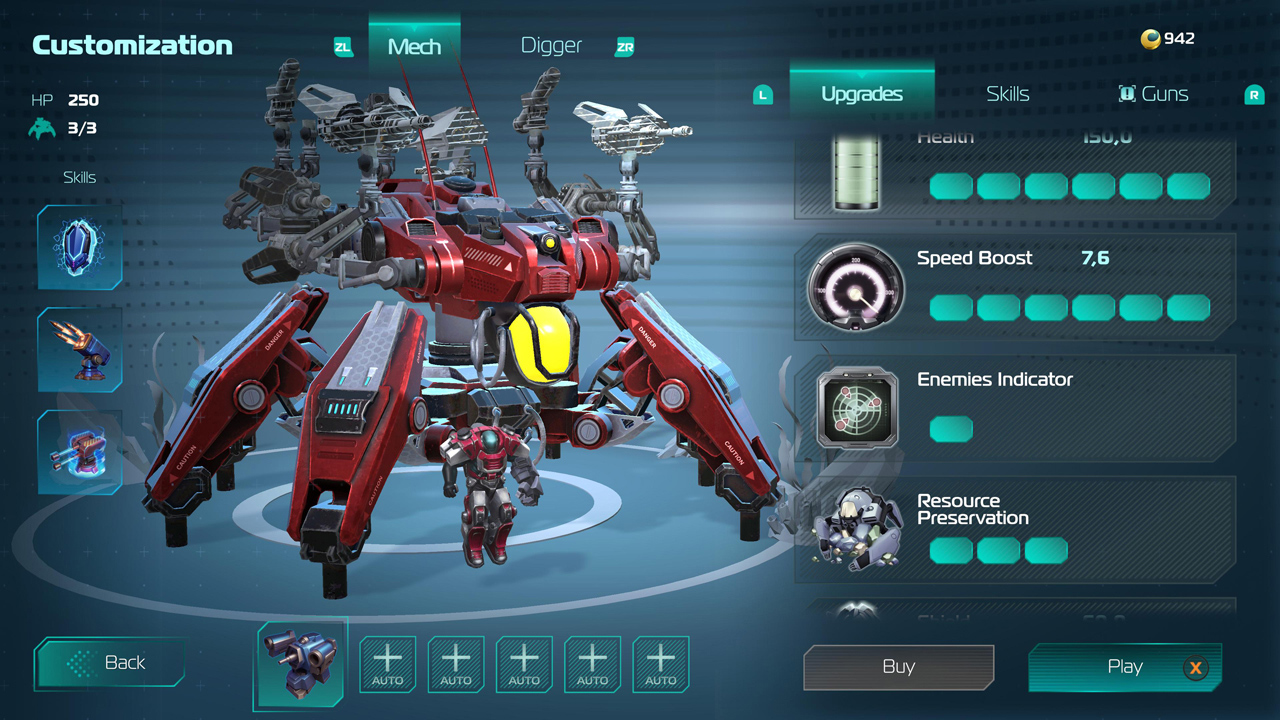Select the shield skill icon
Viewport: 1280px width, 720px height.
tap(79, 245)
